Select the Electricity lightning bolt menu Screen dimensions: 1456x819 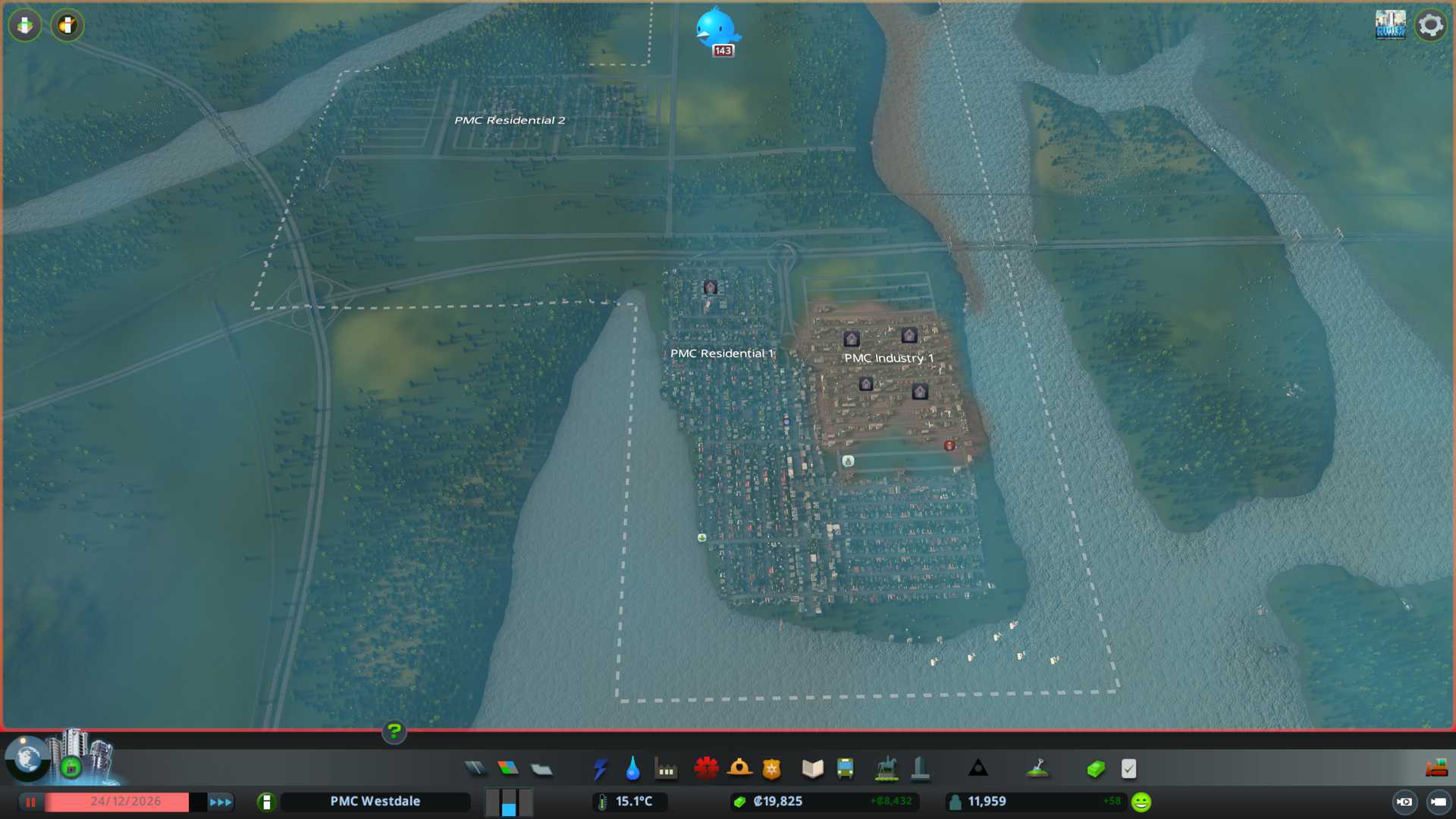point(600,769)
